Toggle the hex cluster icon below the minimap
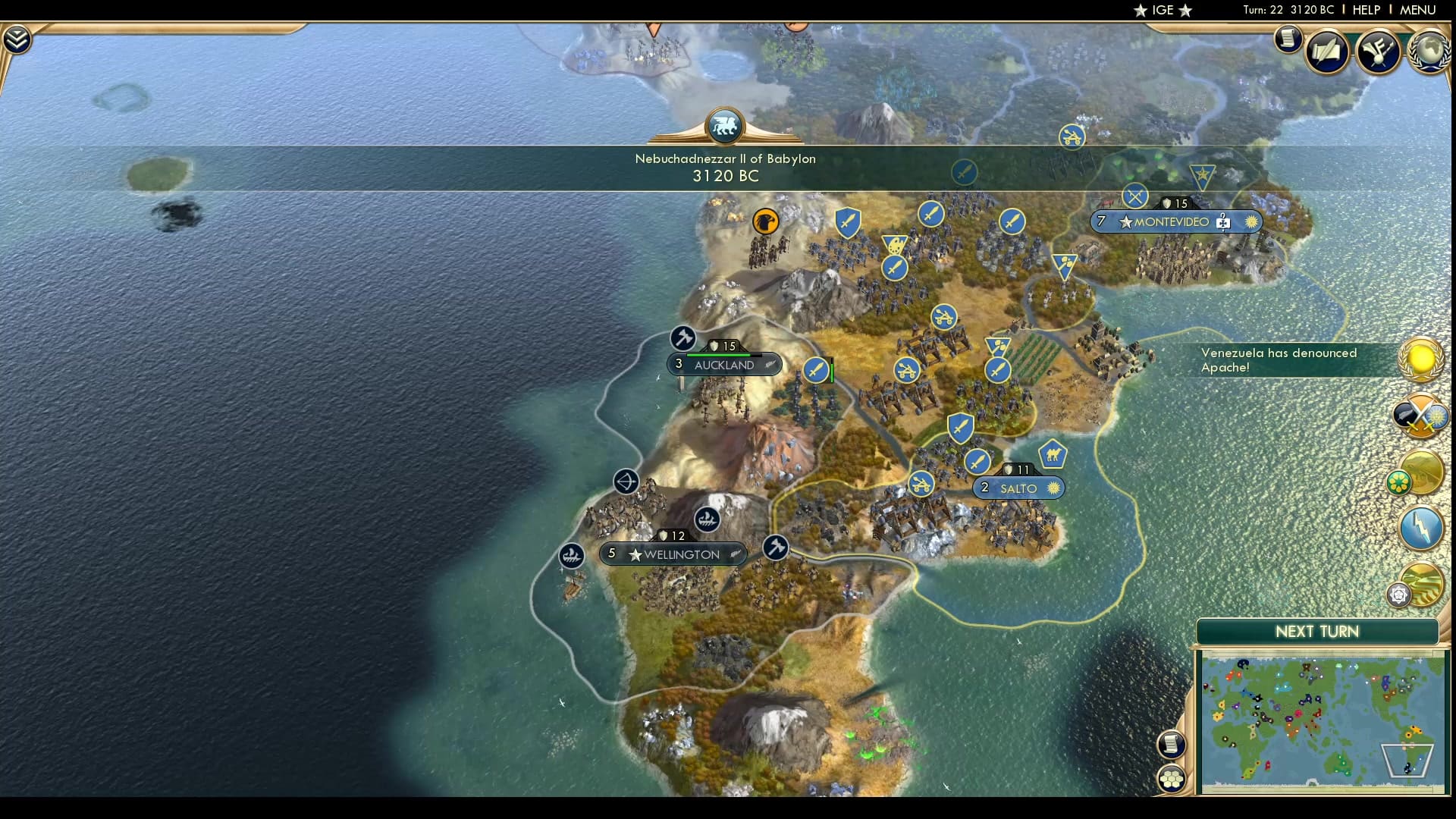 (x=1171, y=777)
